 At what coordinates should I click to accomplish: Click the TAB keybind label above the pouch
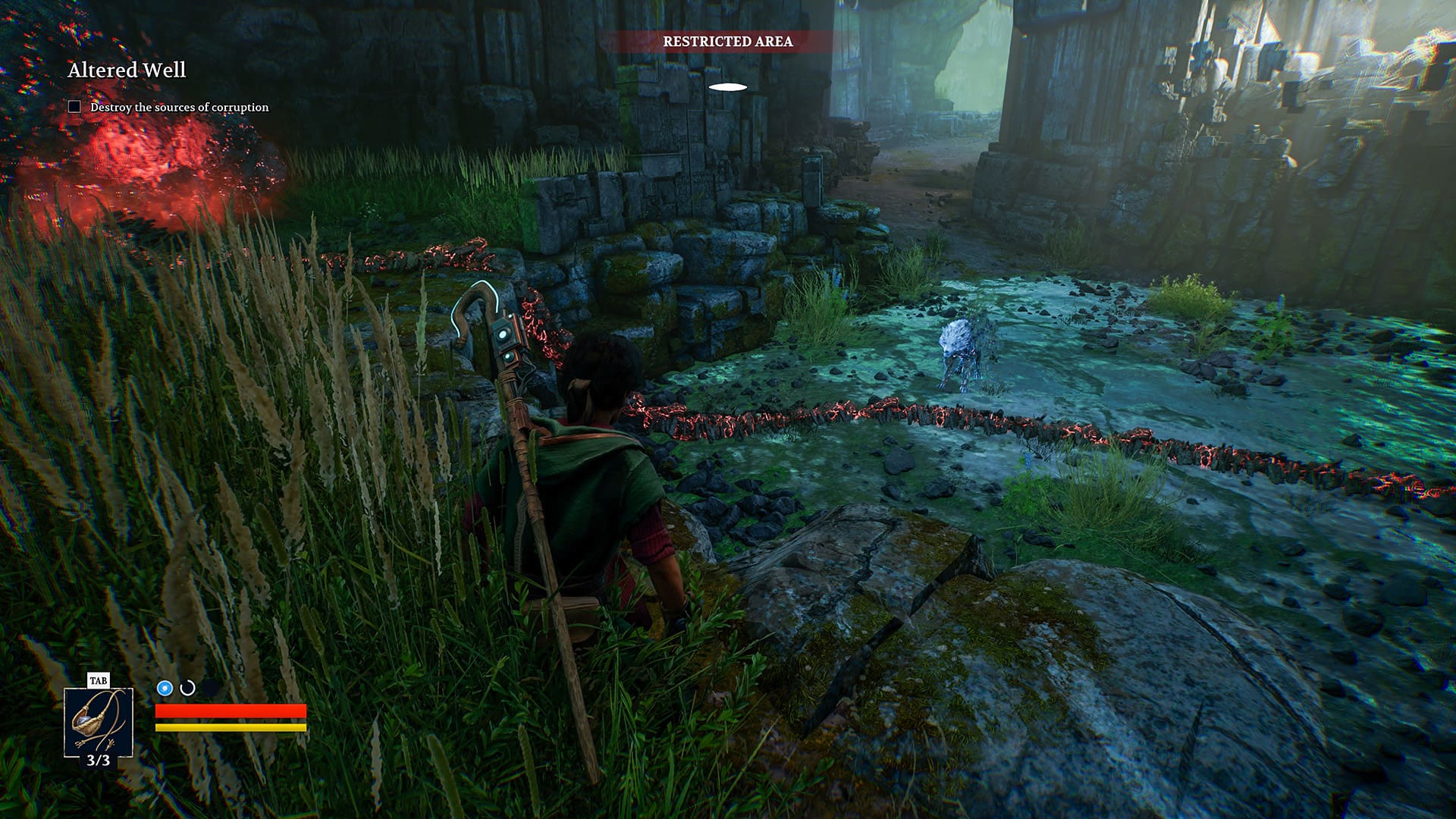point(99,681)
